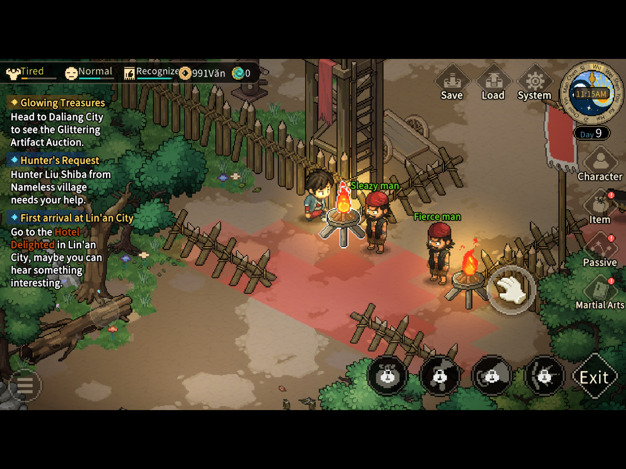The height and width of the screenshot is (469, 626).
Task: Open the hamburger menu button
Action: [24, 384]
